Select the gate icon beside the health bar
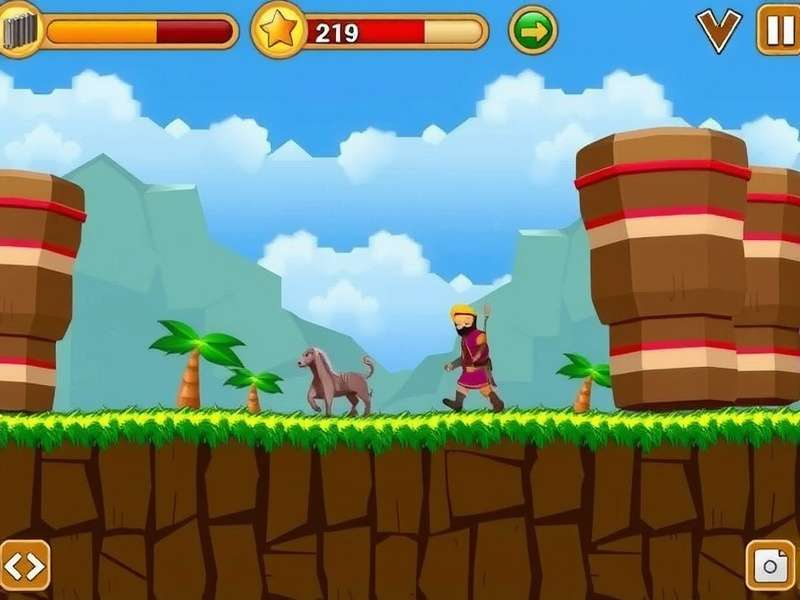Image resolution: width=800 pixels, height=600 pixels. tap(20, 28)
